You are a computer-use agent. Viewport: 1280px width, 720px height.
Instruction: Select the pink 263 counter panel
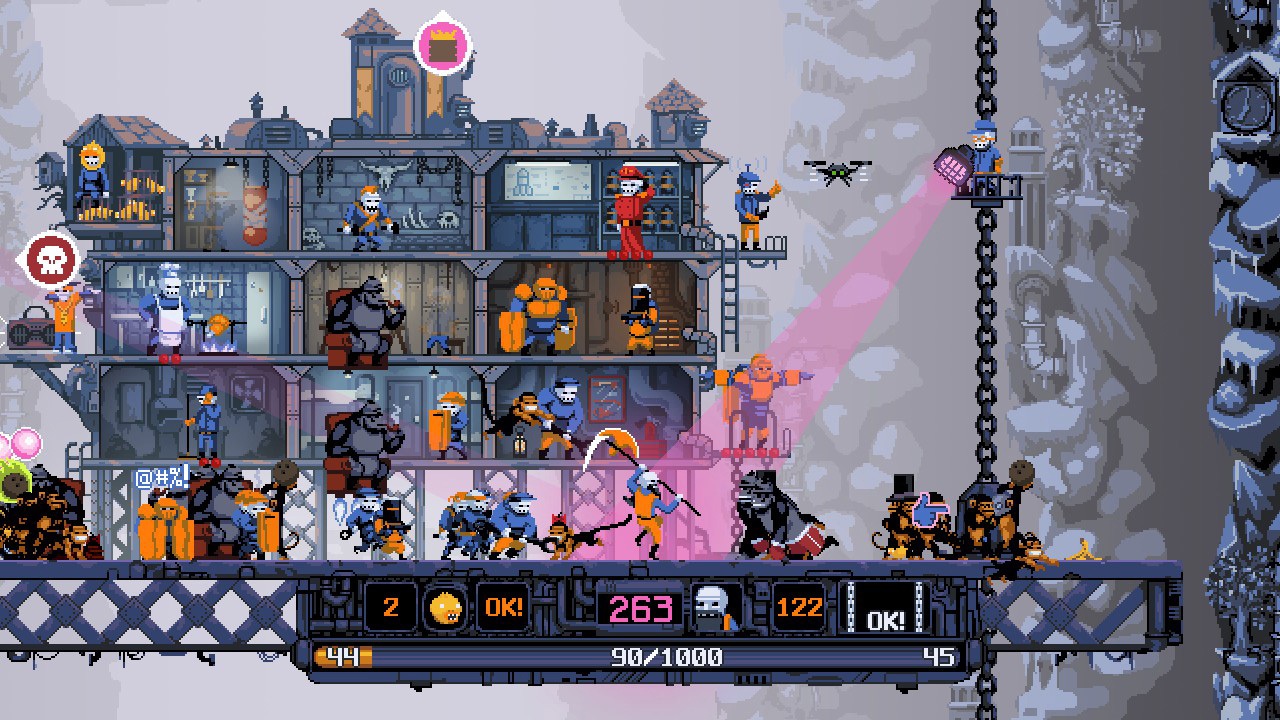point(640,609)
